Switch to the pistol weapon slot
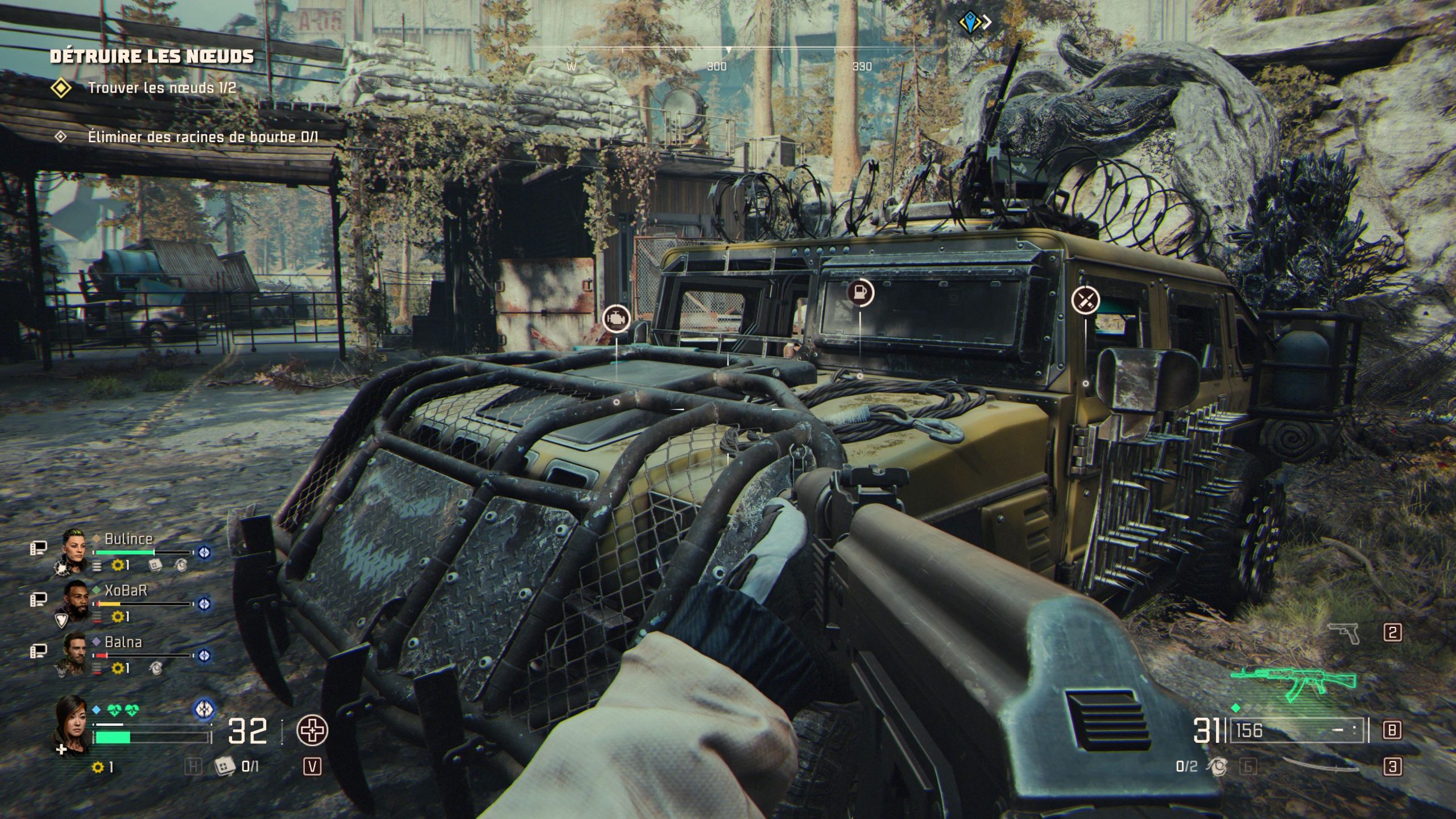This screenshot has height=819, width=1456. (1343, 632)
